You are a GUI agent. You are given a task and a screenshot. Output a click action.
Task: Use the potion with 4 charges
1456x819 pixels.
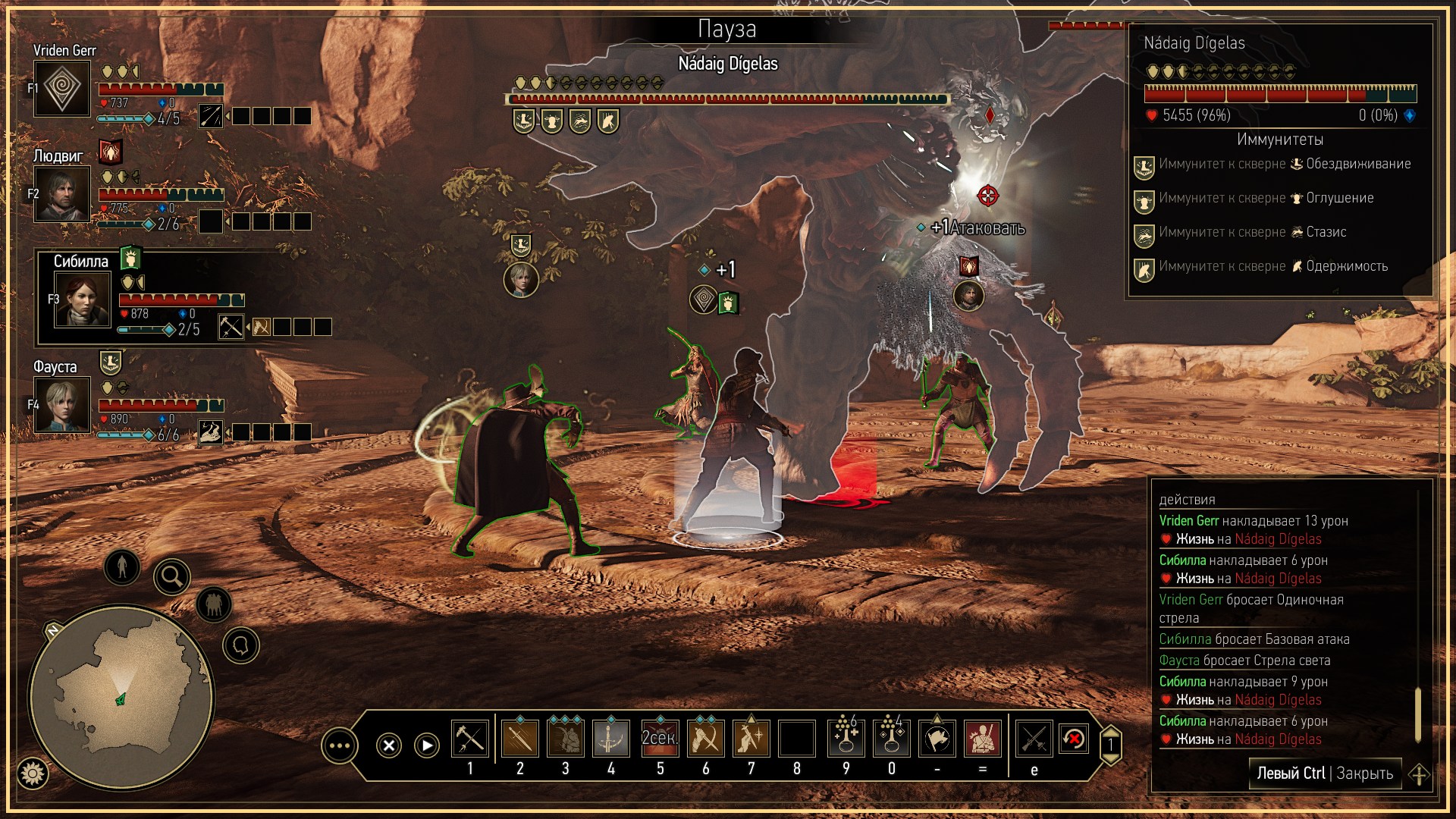pyautogui.click(x=892, y=739)
